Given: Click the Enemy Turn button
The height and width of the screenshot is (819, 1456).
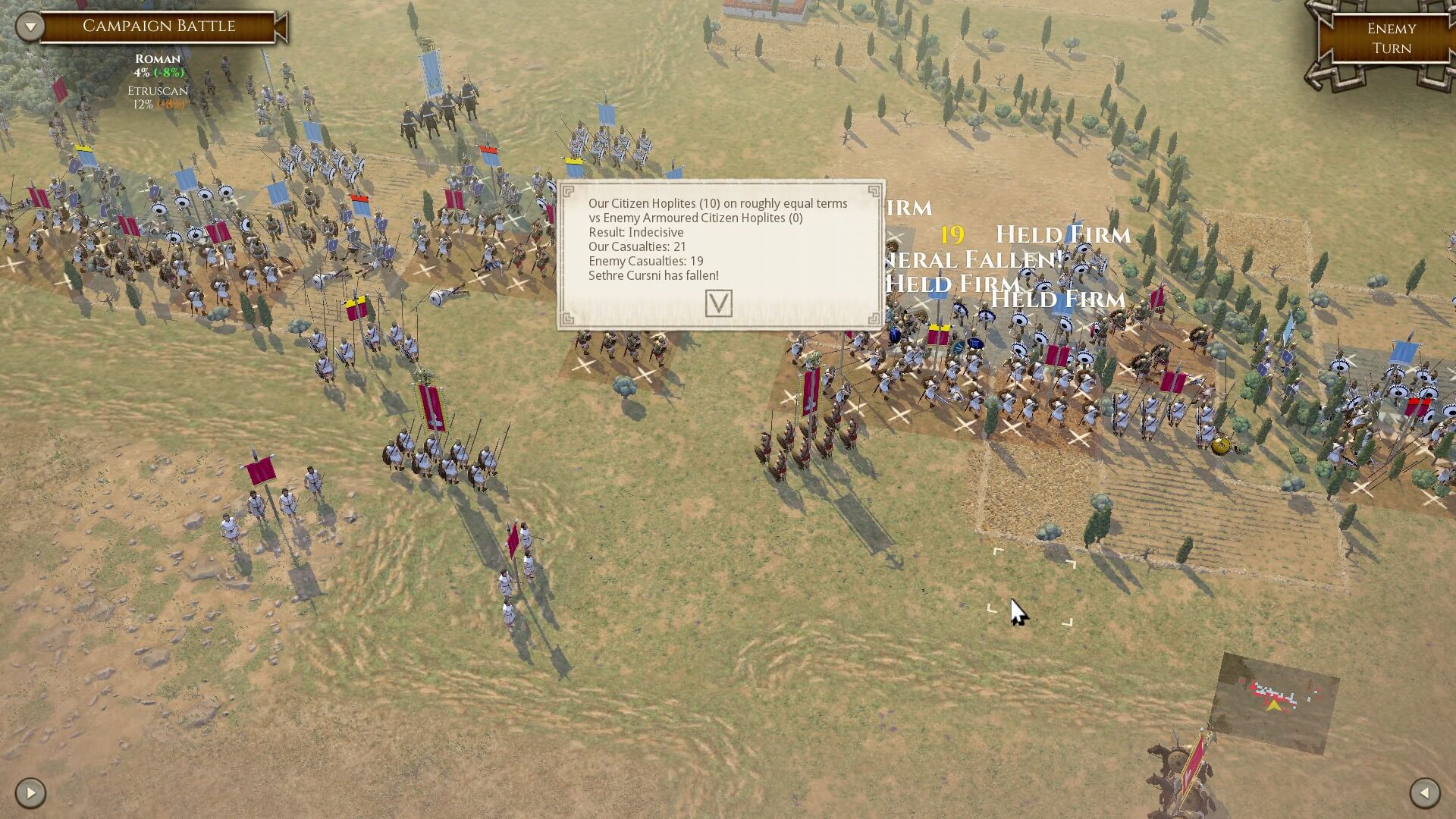Looking at the screenshot, I should [1391, 39].
